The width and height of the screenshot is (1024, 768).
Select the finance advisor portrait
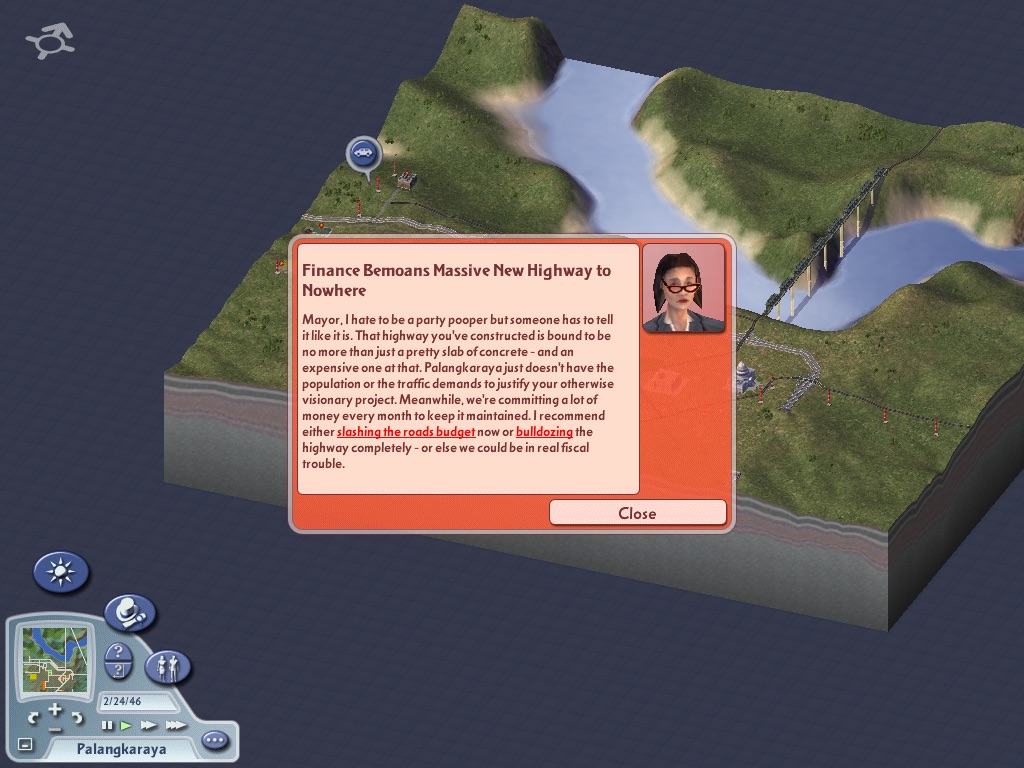683,289
